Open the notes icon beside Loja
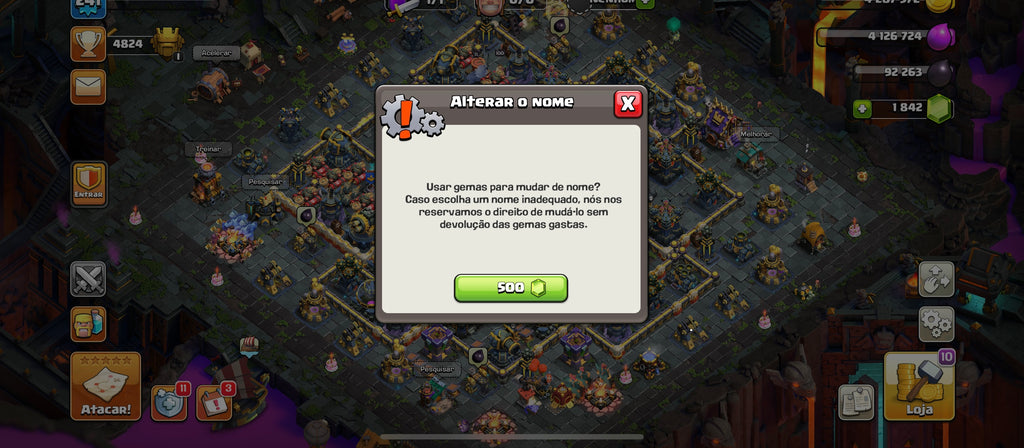Viewport: 1024px width, 448px height. pos(856,402)
